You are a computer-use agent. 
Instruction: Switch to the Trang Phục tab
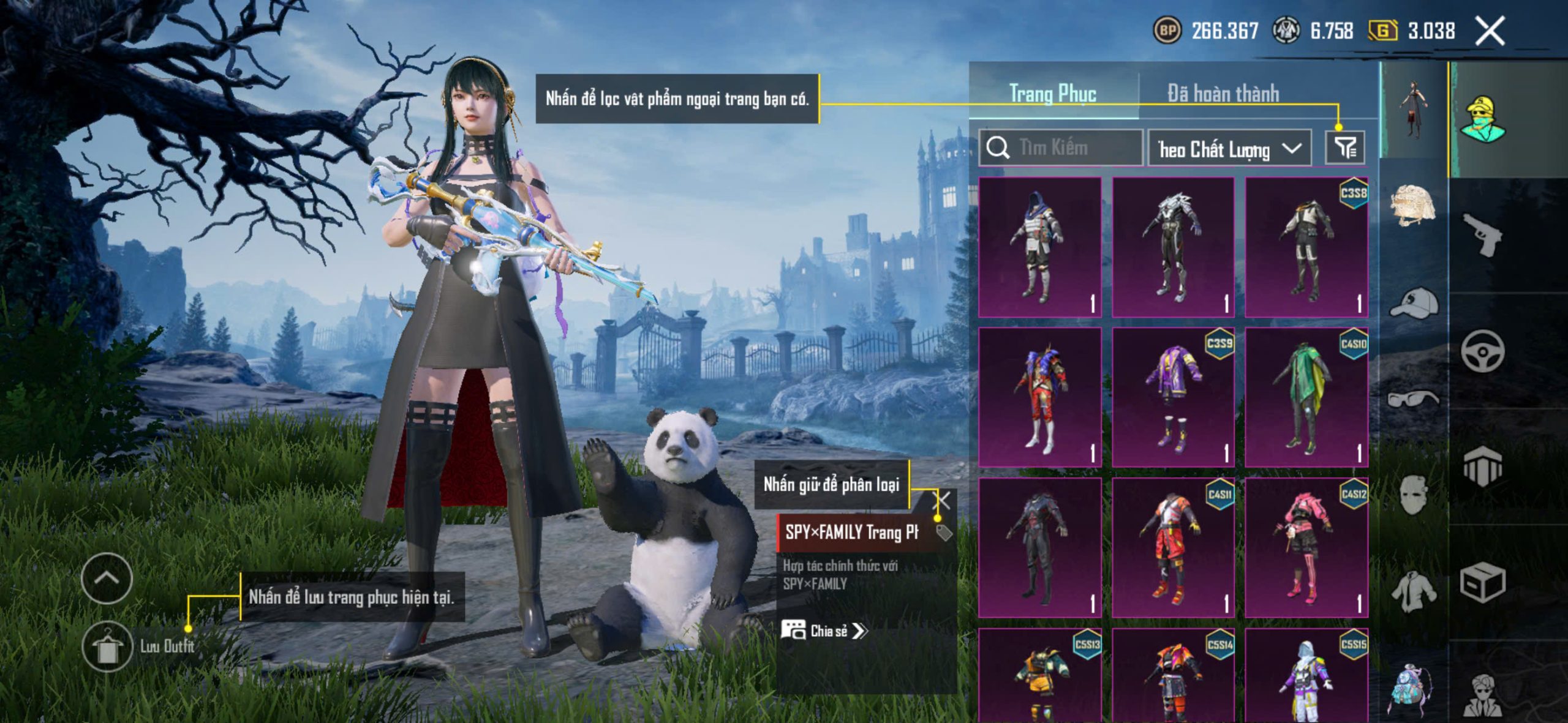coord(1052,94)
